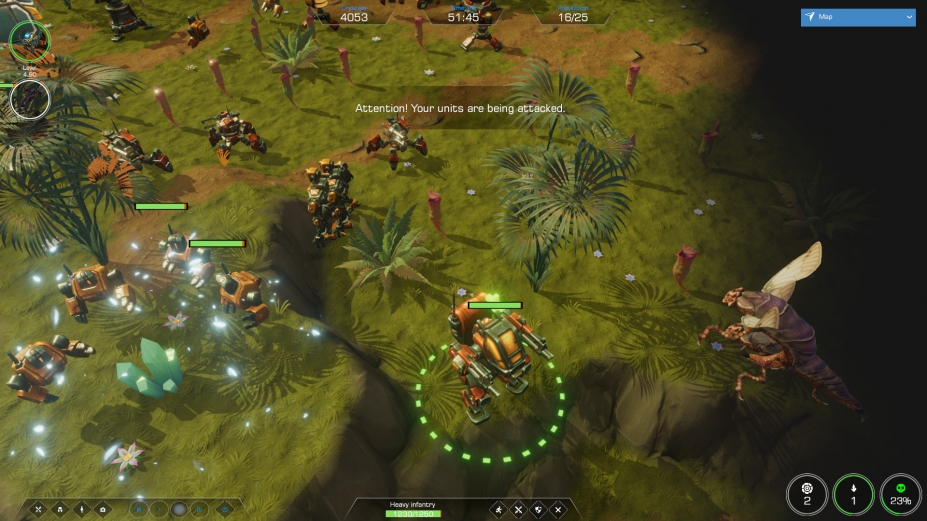Click the X cancel command
Screen dimensions: 927x521
pos(558,510)
